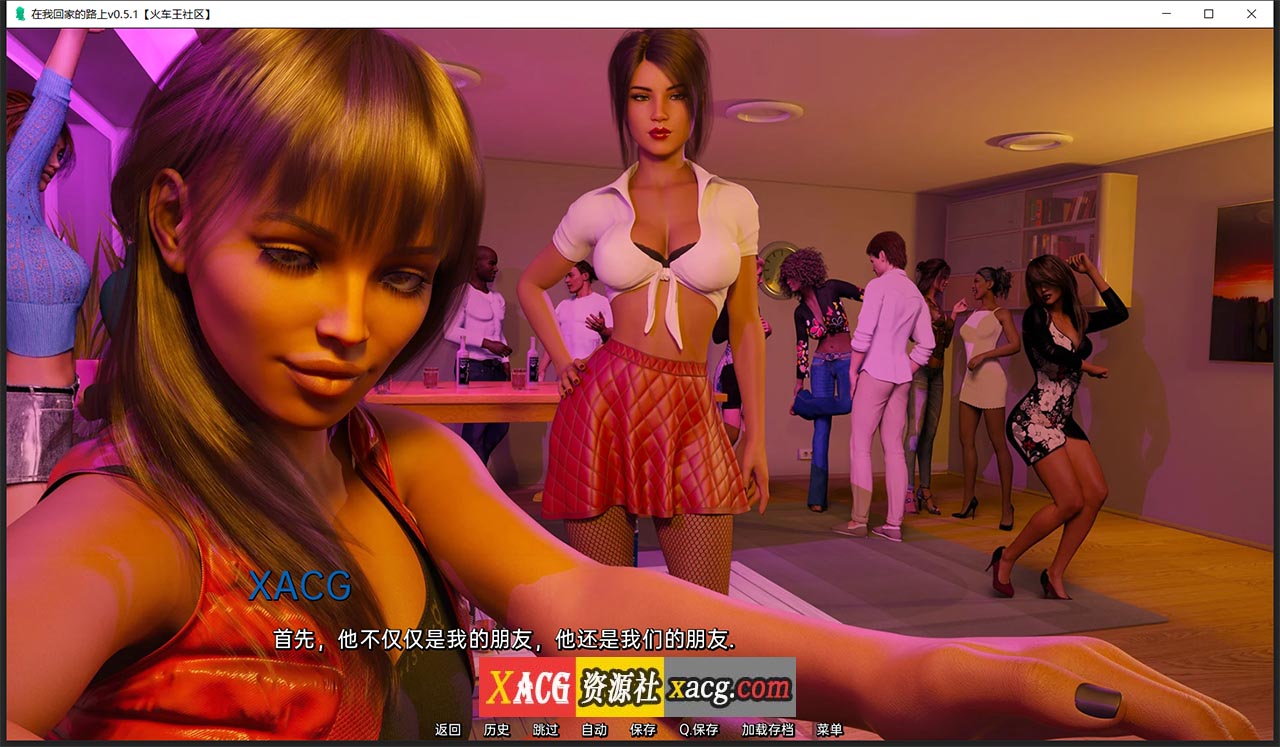1280x747 pixels.
Task: Open the 历史 dialogue history
Action: click(495, 730)
